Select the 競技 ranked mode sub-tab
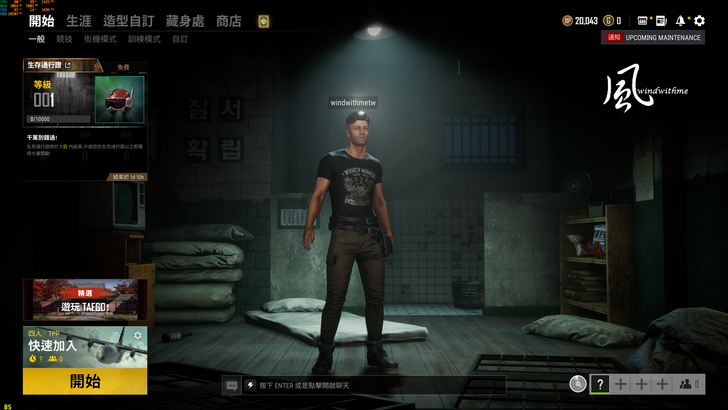This screenshot has height=410, width=728. click(64, 40)
